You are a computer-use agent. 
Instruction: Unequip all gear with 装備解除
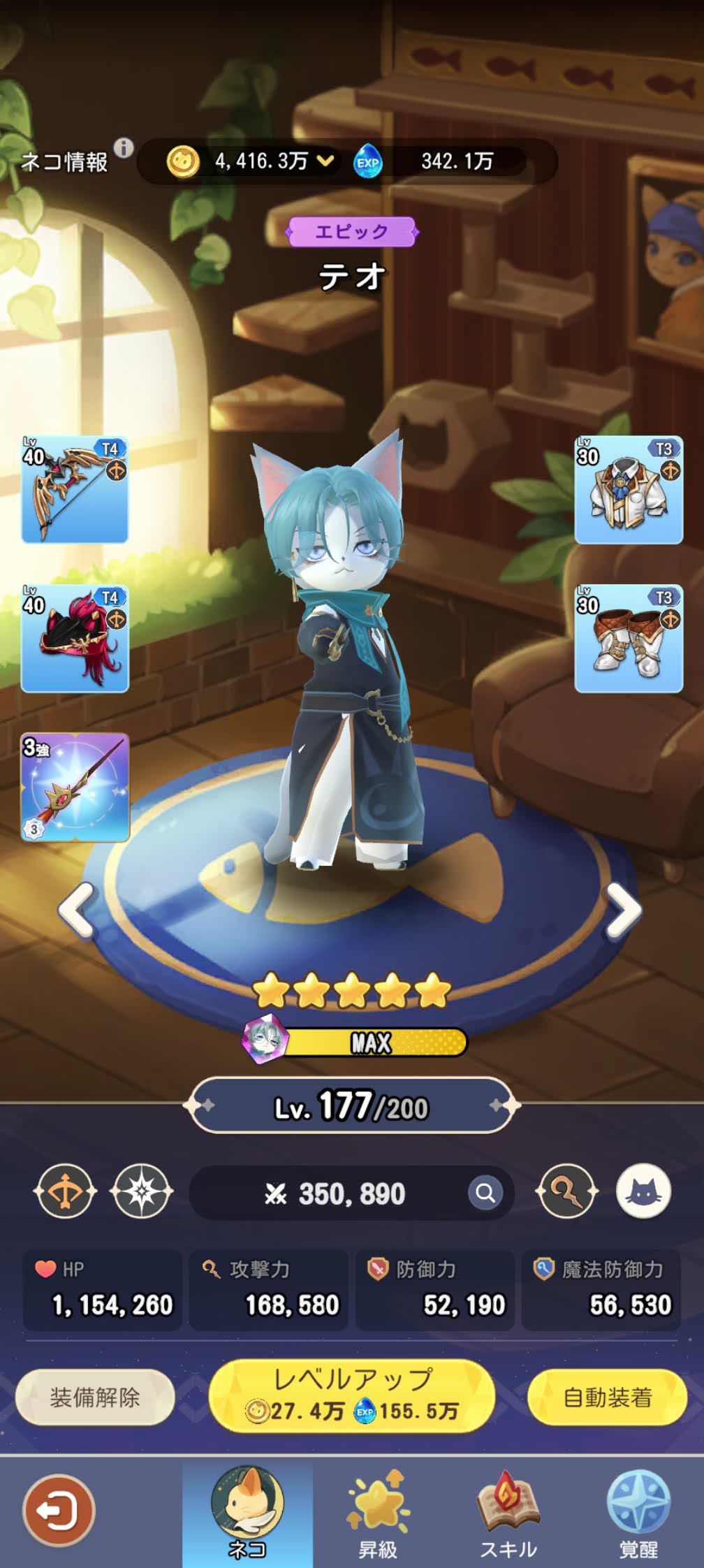click(95, 1398)
